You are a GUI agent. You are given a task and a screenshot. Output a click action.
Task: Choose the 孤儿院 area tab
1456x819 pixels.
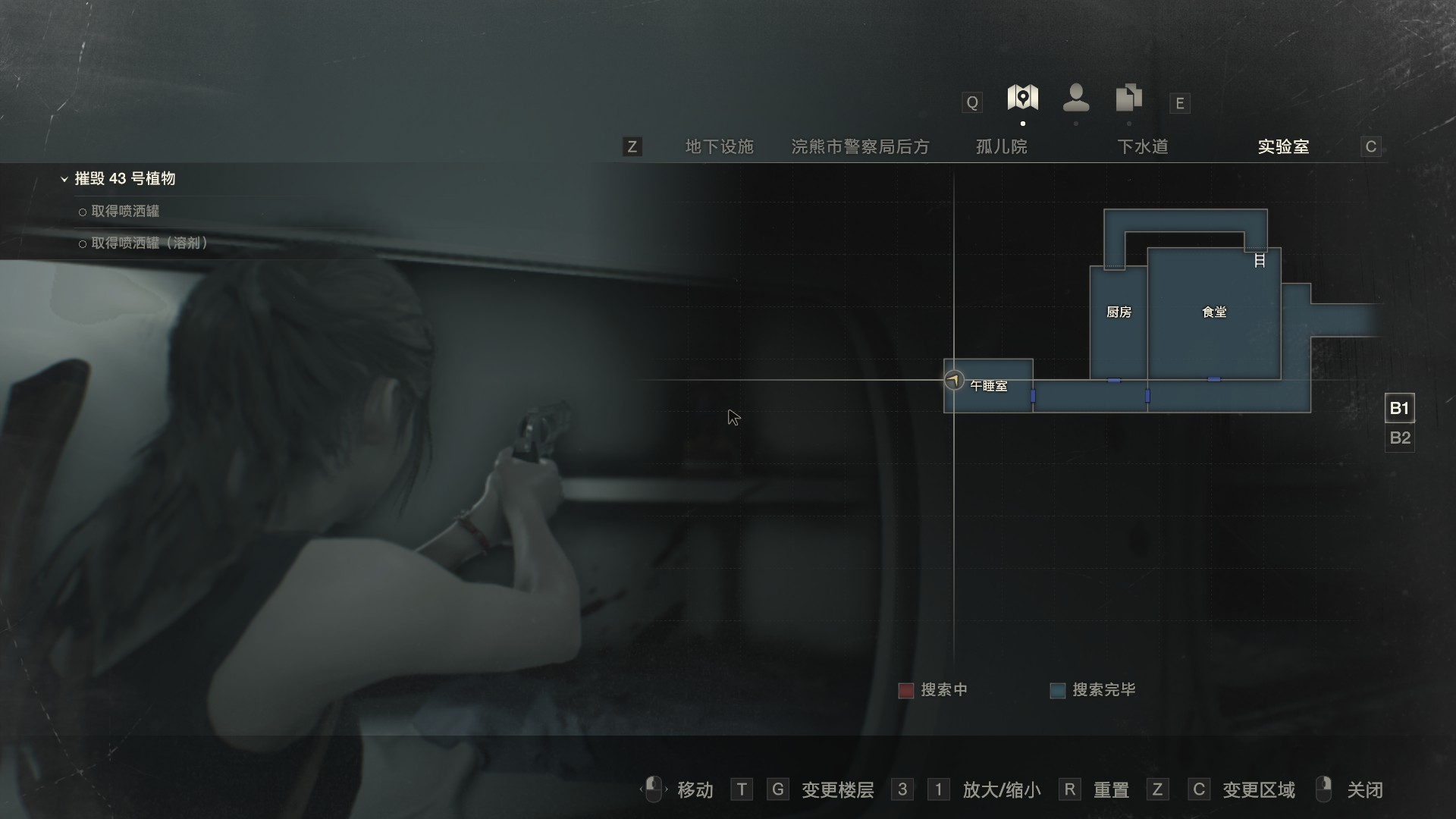point(1001,147)
